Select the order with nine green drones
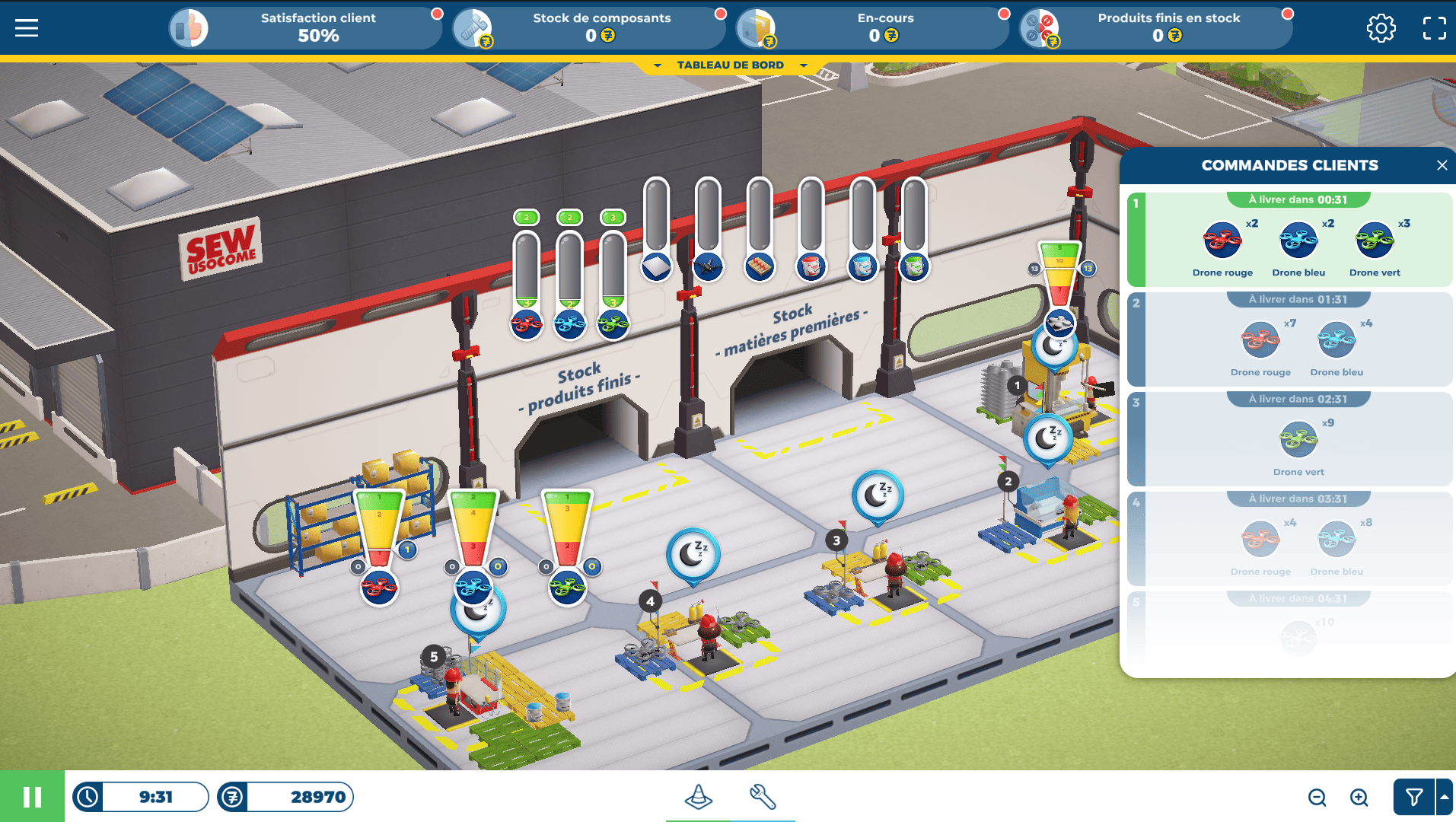 (x=1290, y=439)
